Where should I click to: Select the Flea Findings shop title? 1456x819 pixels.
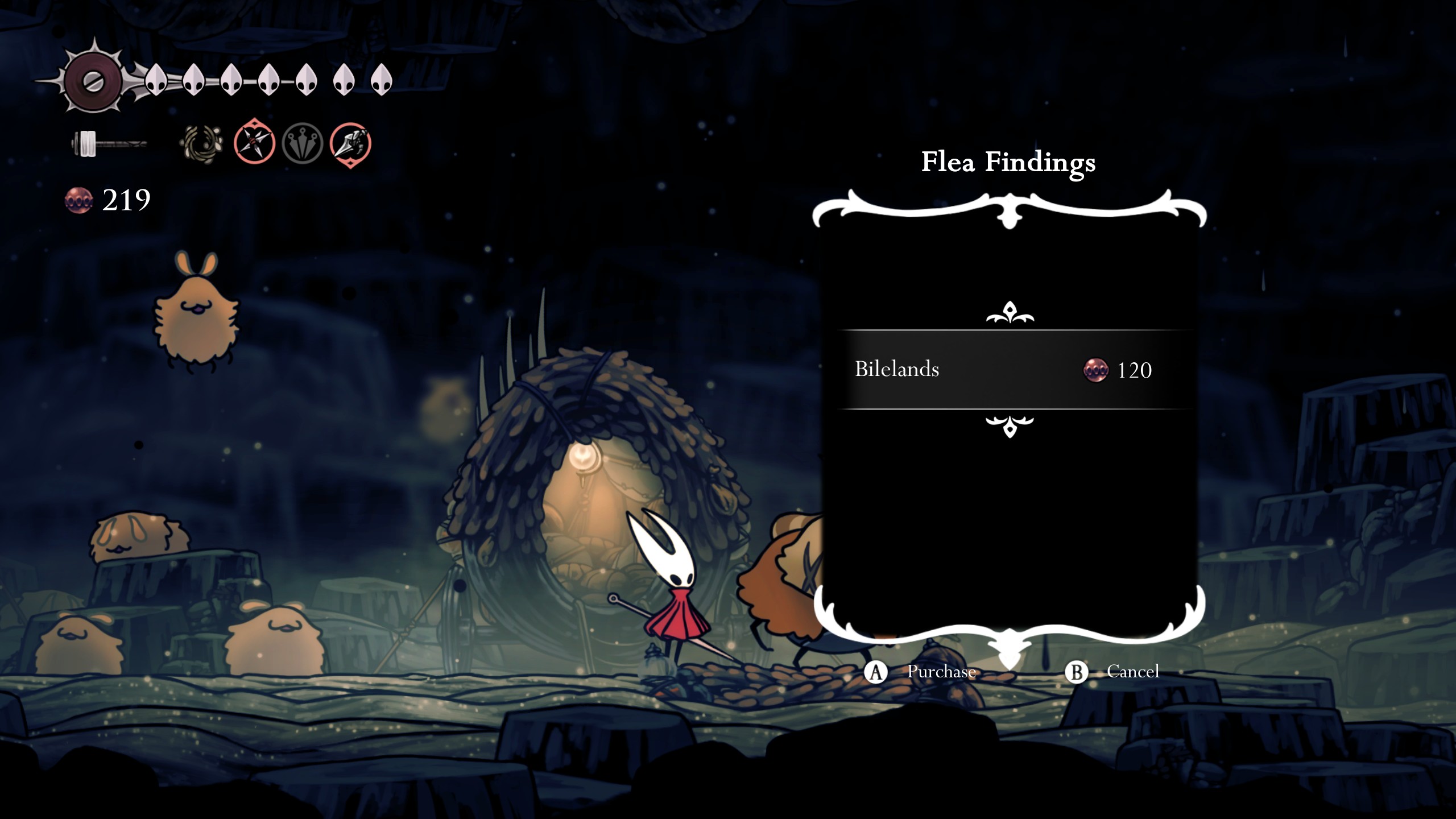pyautogui.click(x=1008, y=163)
